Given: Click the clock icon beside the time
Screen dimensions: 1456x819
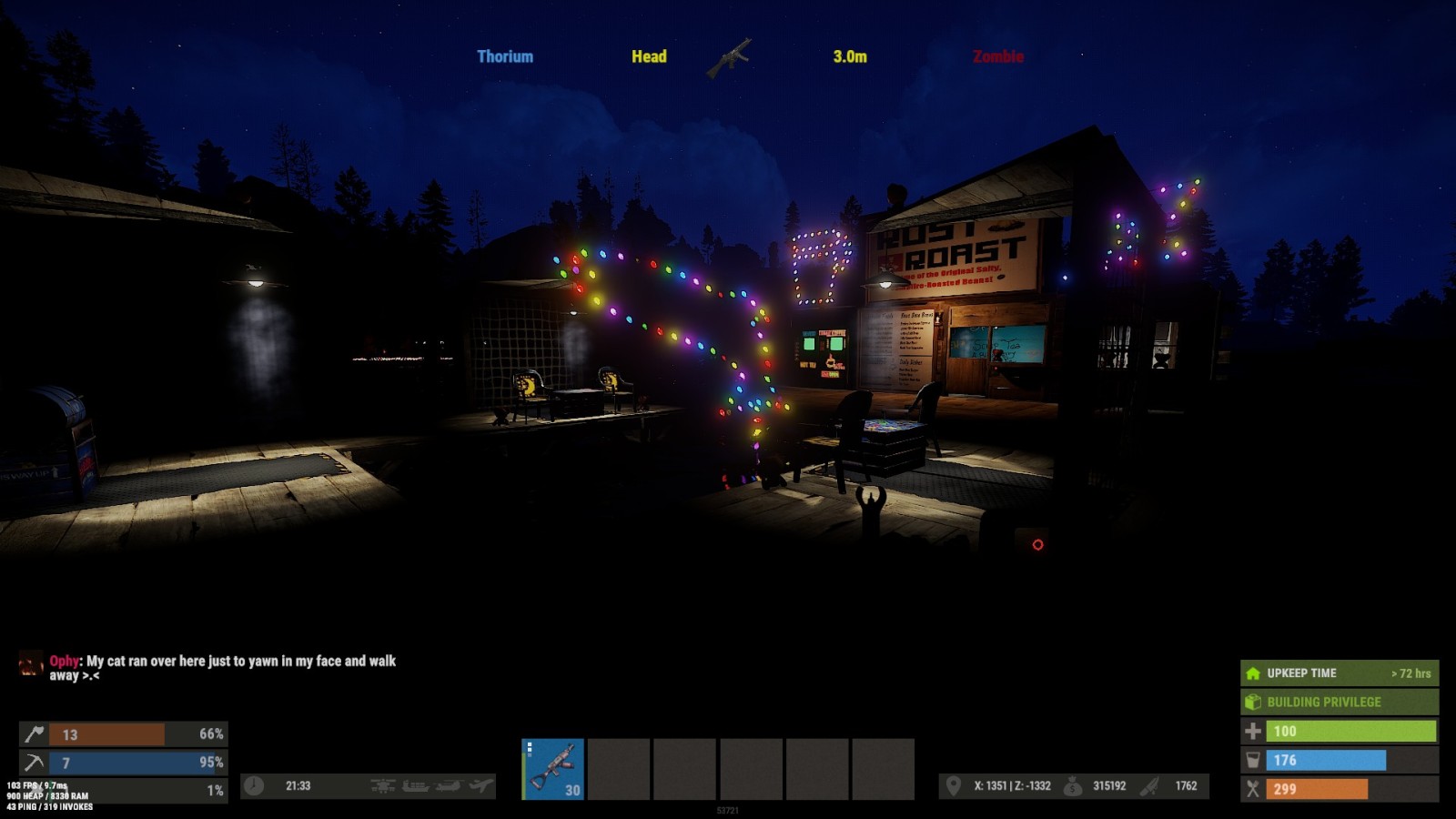Looking at the screenshot, I should tap(254, 786).
